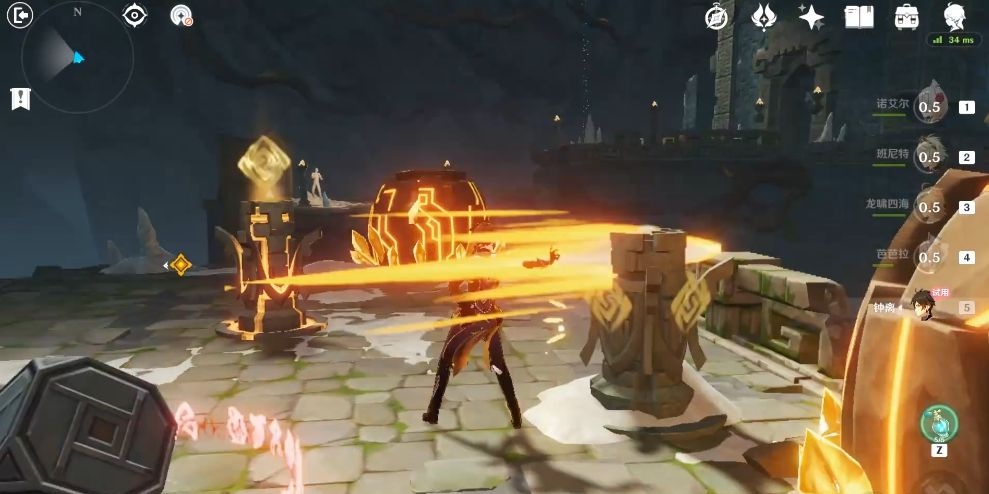Toggle the elemental sight eye icon
Viewport: 989px width, 494px height.
pos(134,15)
